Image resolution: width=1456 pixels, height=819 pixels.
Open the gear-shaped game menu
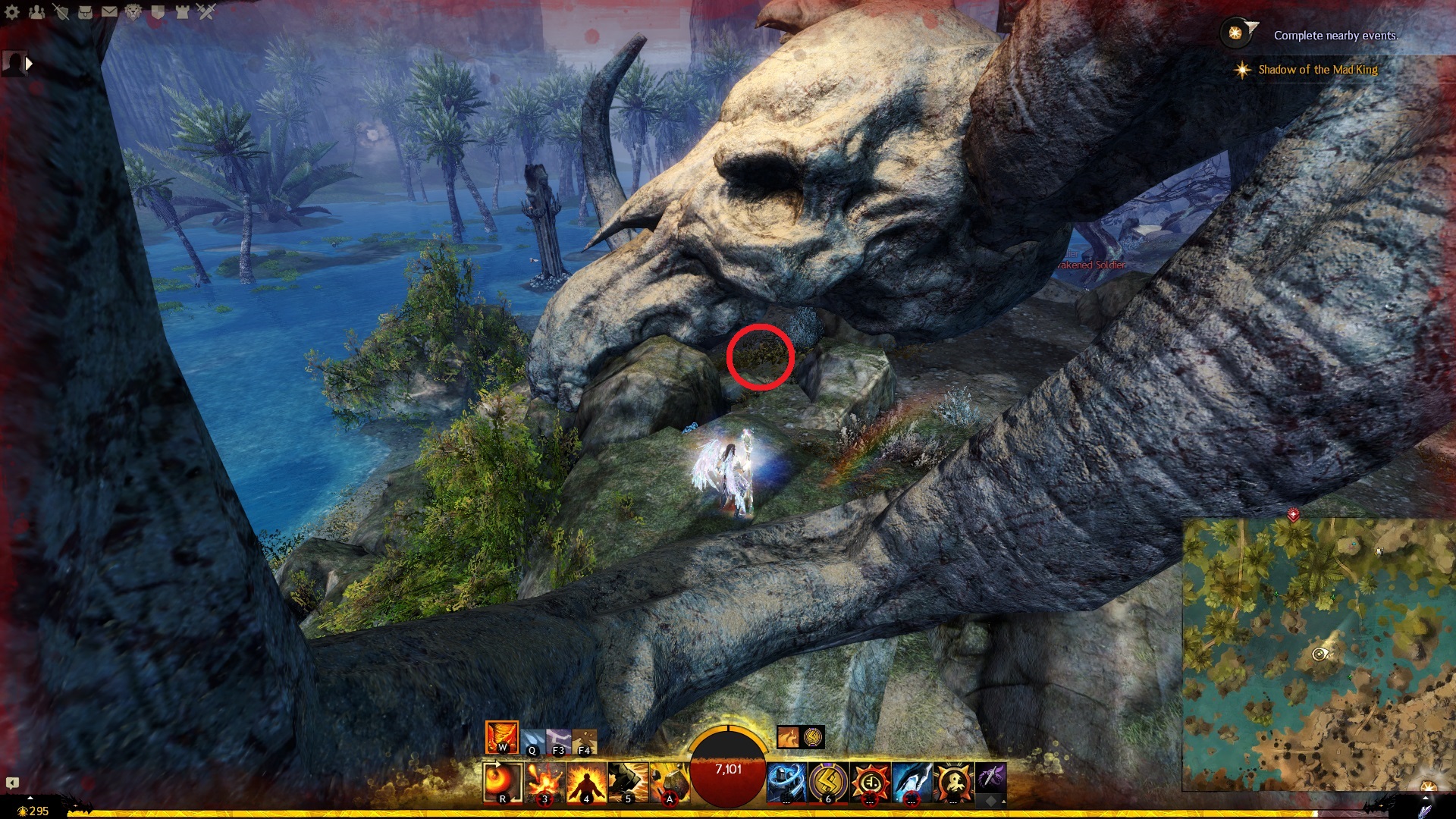[x=12, y=12]
